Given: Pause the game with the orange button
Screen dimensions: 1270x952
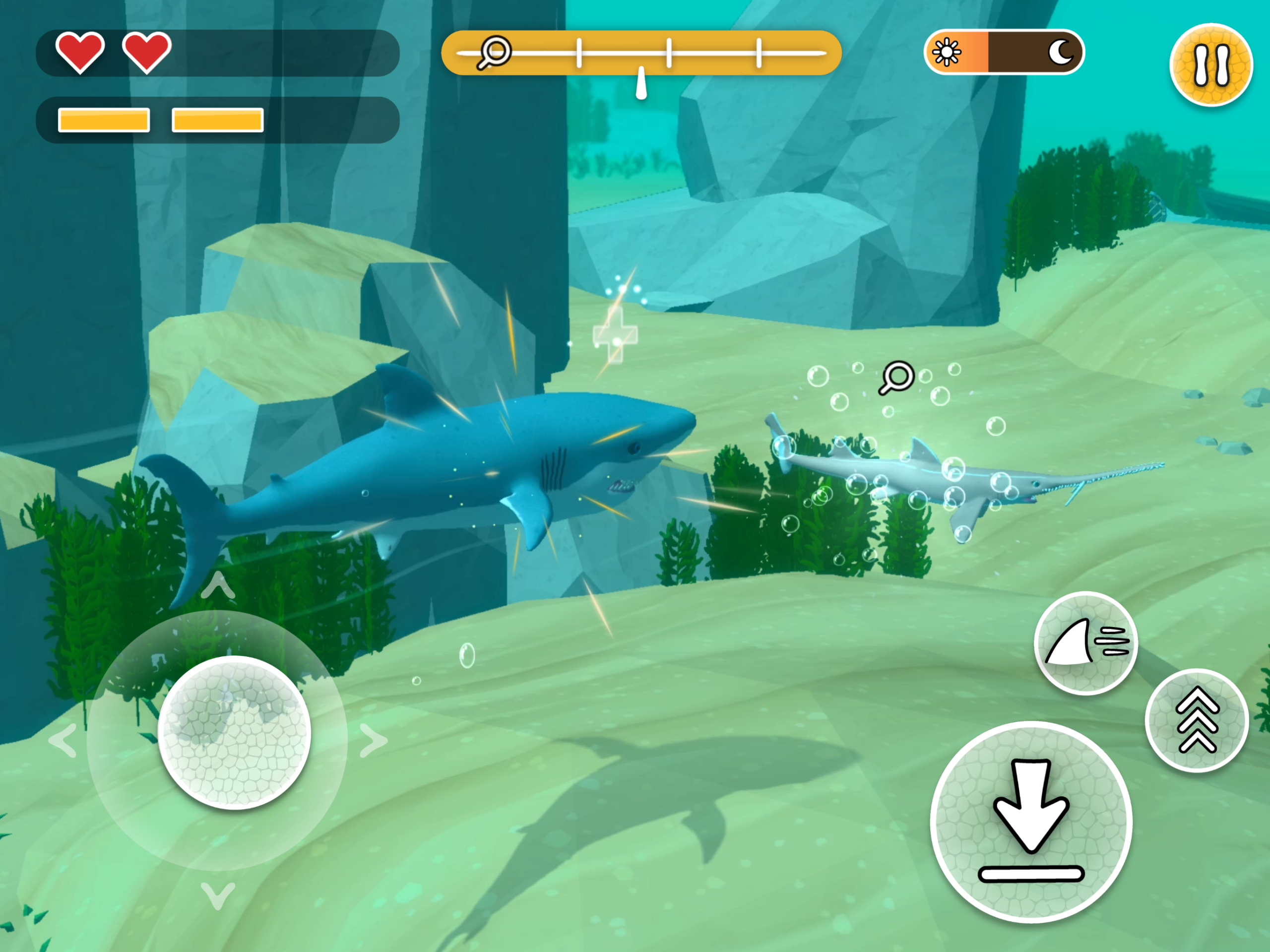Looking at the screenshot, I should point(1211,65).
